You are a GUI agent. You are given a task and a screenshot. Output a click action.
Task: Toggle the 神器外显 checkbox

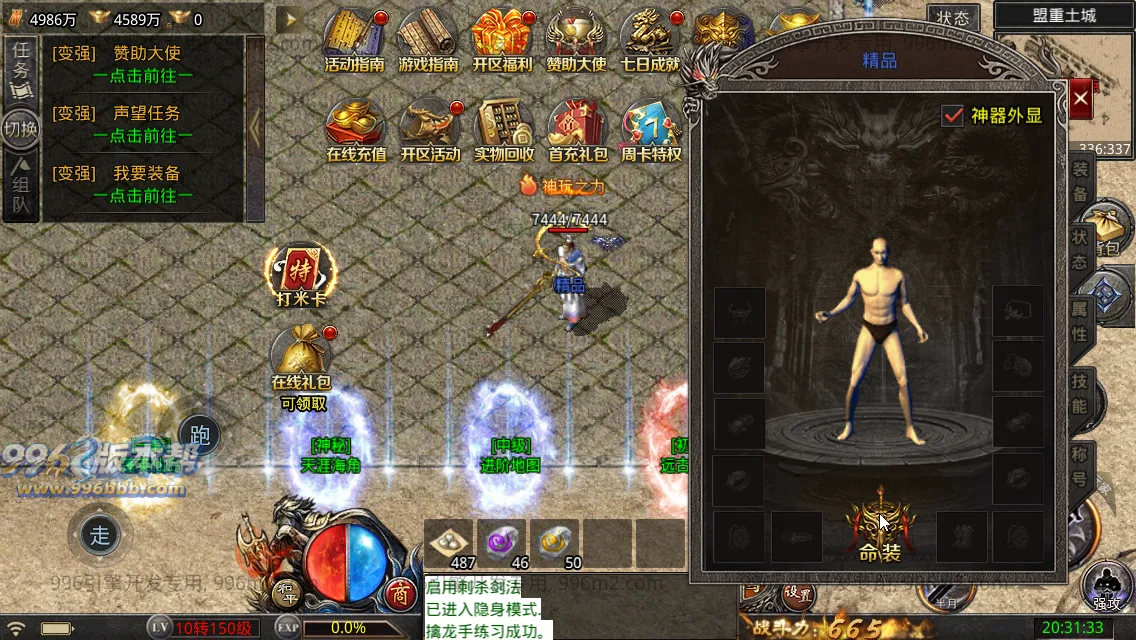click(953, 115)
